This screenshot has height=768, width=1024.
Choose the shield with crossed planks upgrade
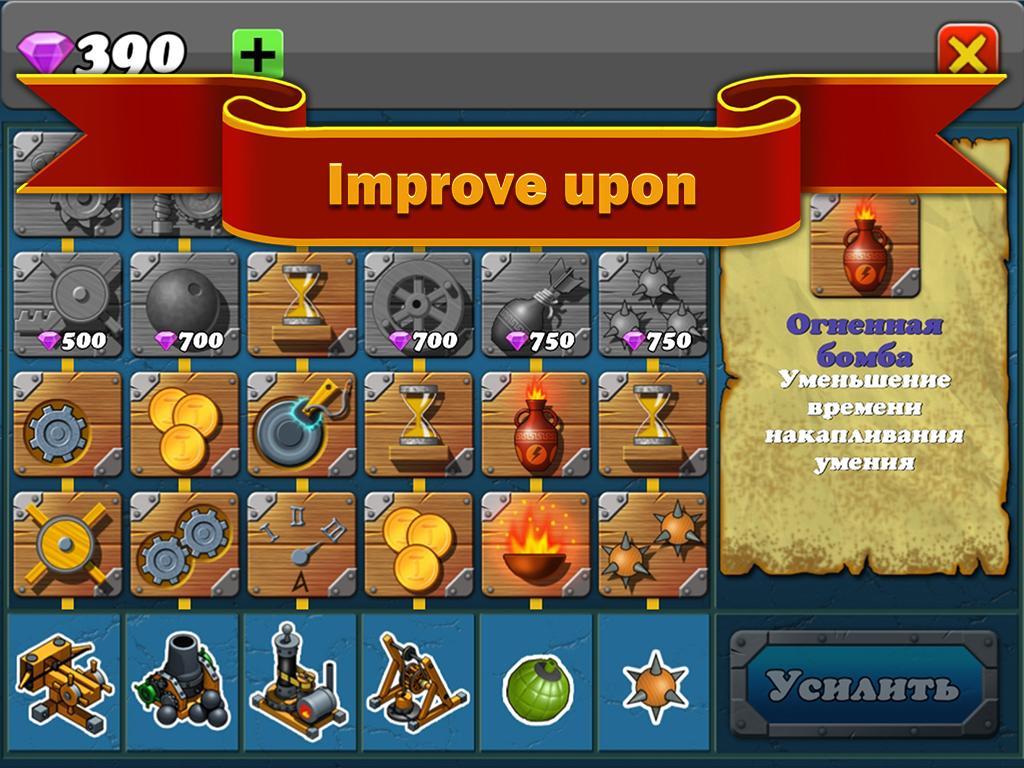(67, 544)
